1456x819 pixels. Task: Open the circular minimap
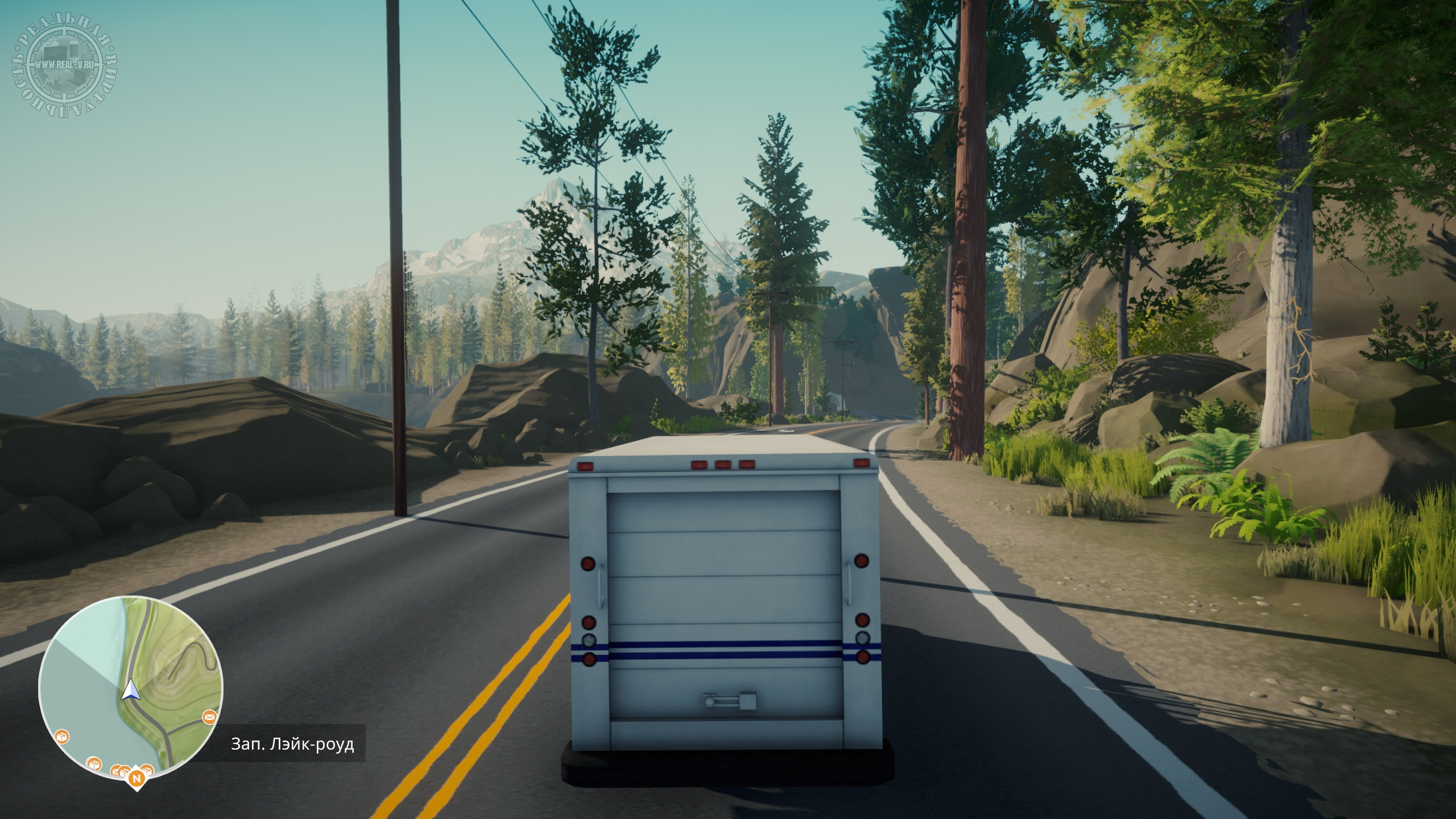pos(131,688)
